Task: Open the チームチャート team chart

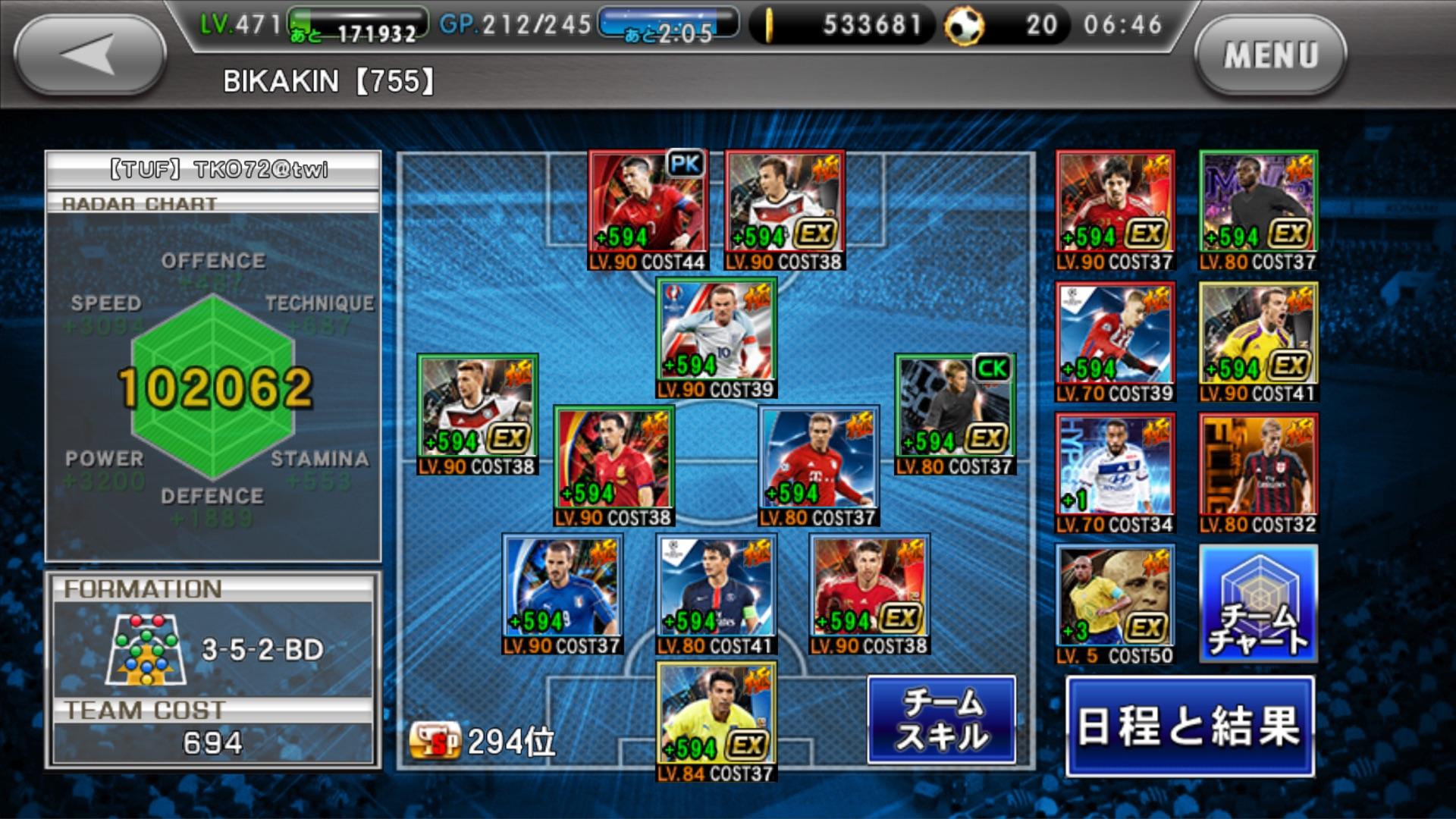Action: 1258,604
